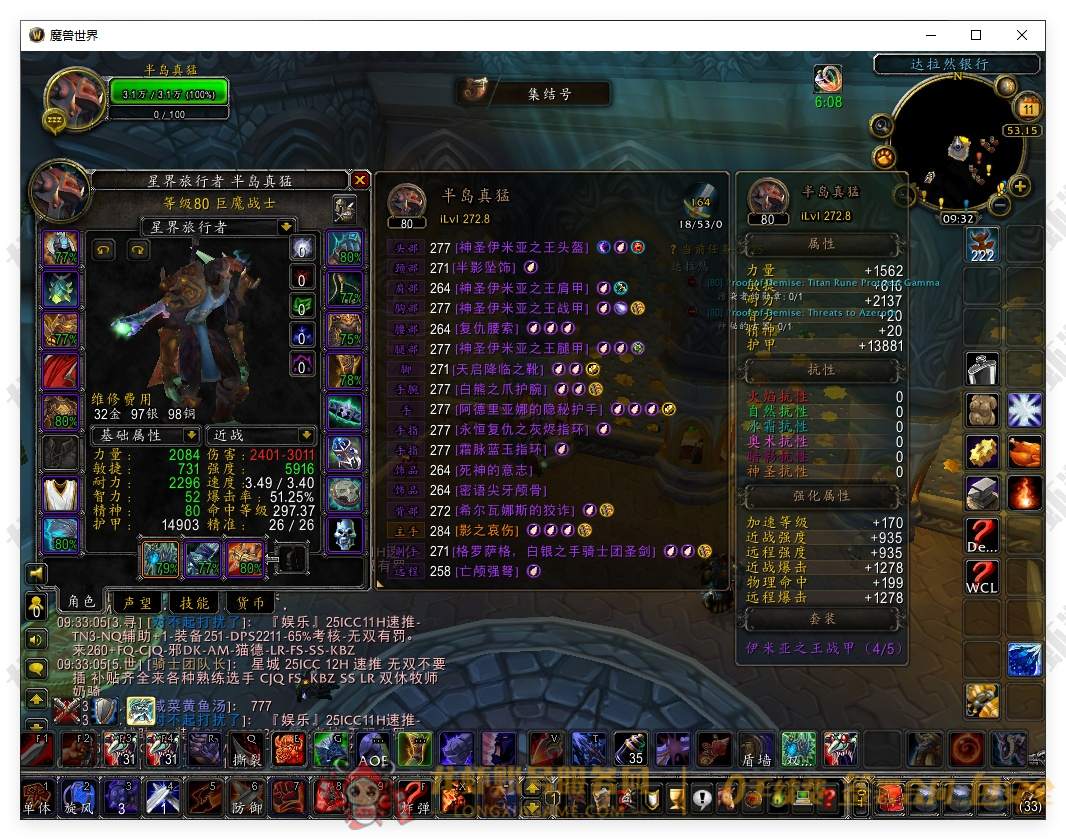
Task: Use the 盾墙 shield wall ability
Action: [755, 749]
